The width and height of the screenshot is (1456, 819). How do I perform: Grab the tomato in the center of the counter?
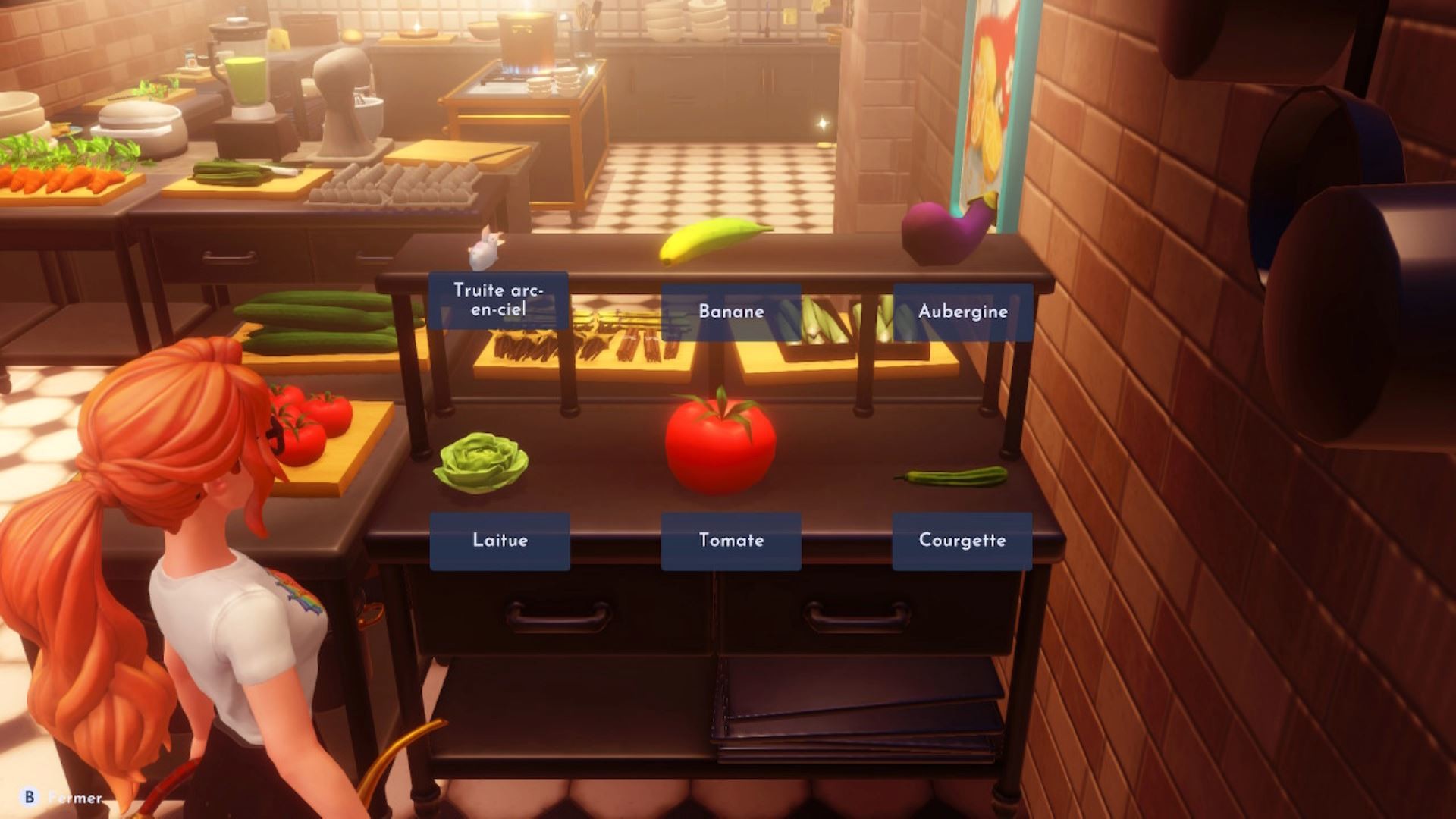(x=720, y=440)
